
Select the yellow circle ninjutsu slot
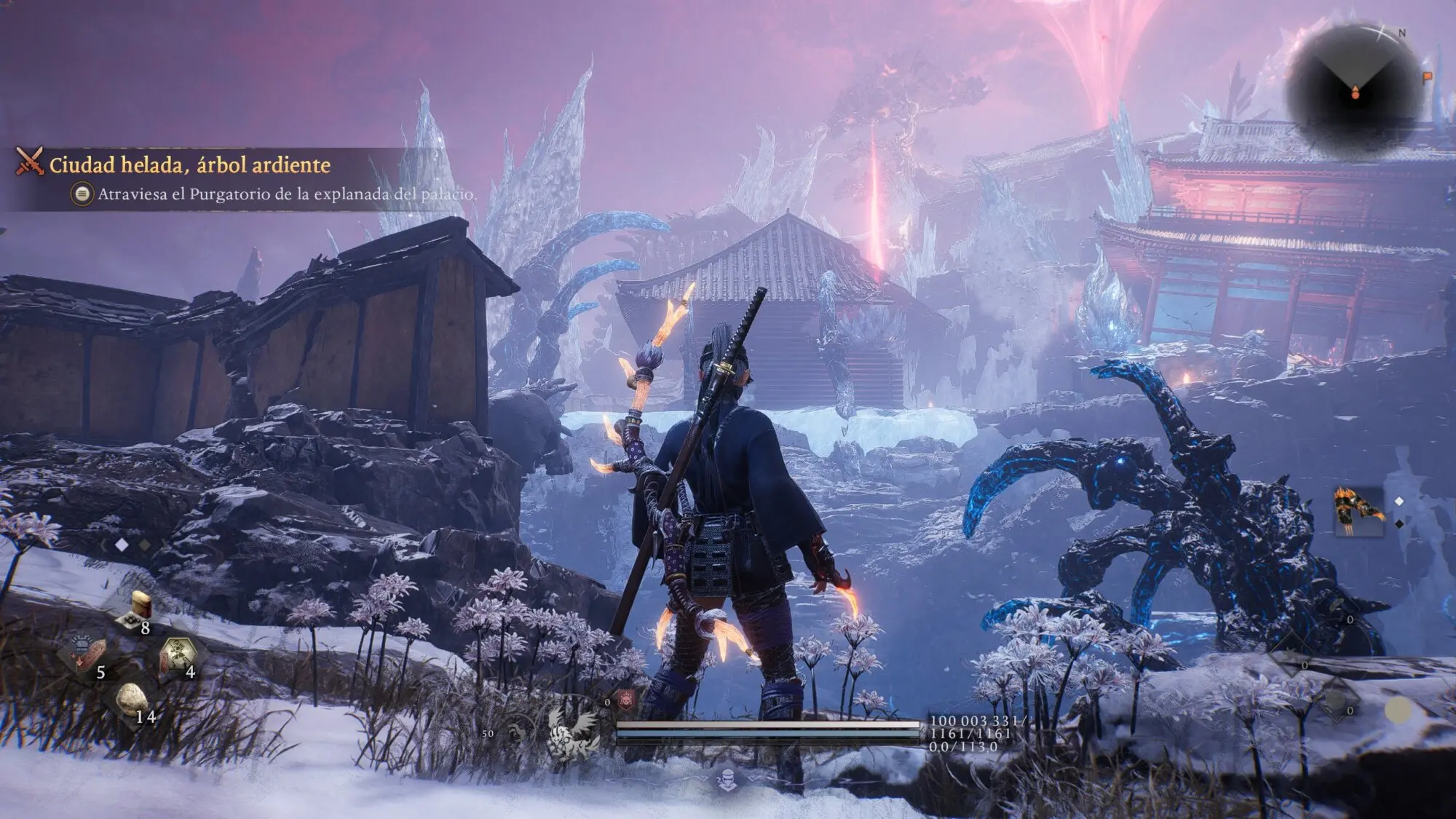[x=1398, y=710]
